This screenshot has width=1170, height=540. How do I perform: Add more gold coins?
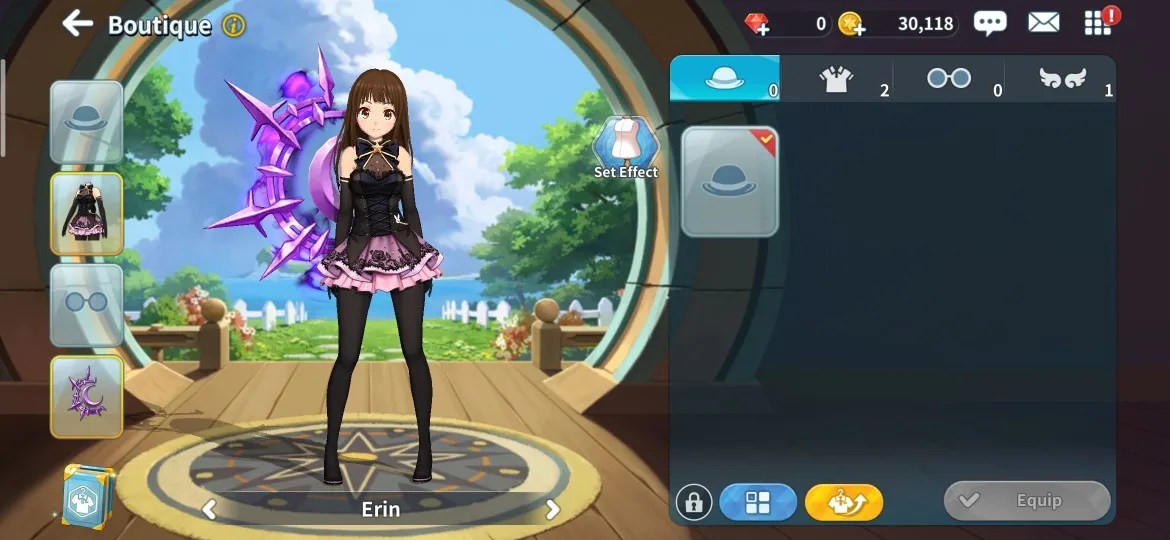click(x=851, y=24)
